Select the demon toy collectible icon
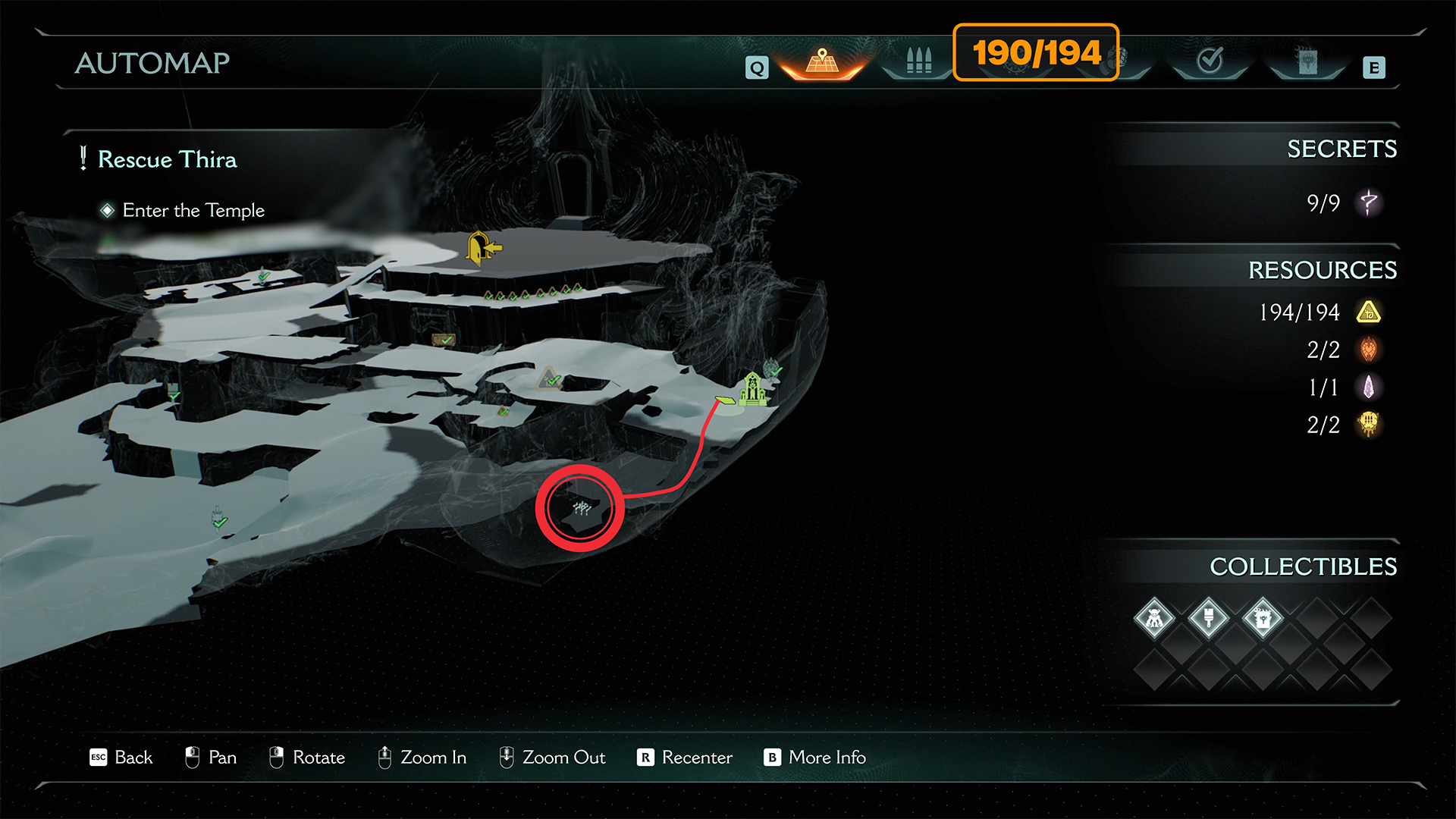The image size is (1456, 819). click(1154, 619)
